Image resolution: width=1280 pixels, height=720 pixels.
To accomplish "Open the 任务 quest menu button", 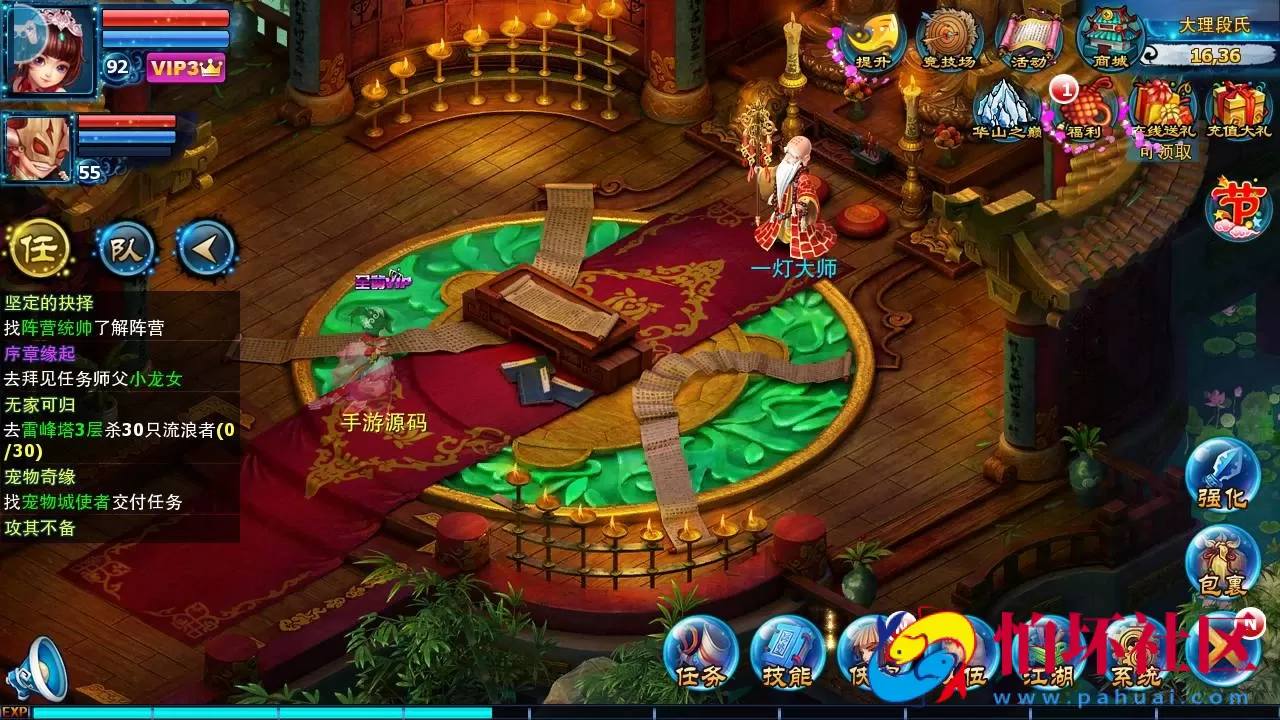I will pyautogui.click(x=700, y=654).
